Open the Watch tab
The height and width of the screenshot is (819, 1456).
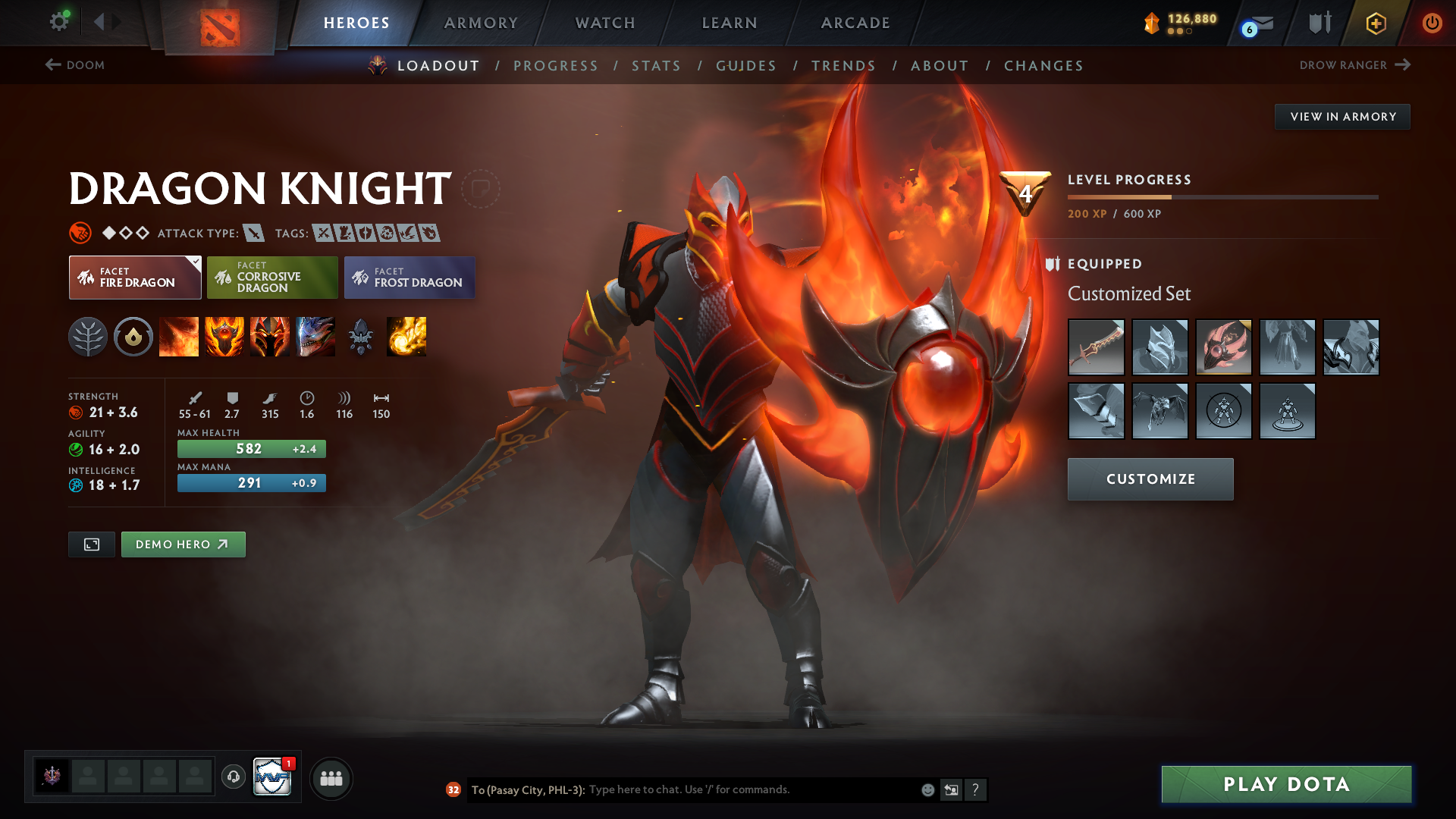pos(605,23)
